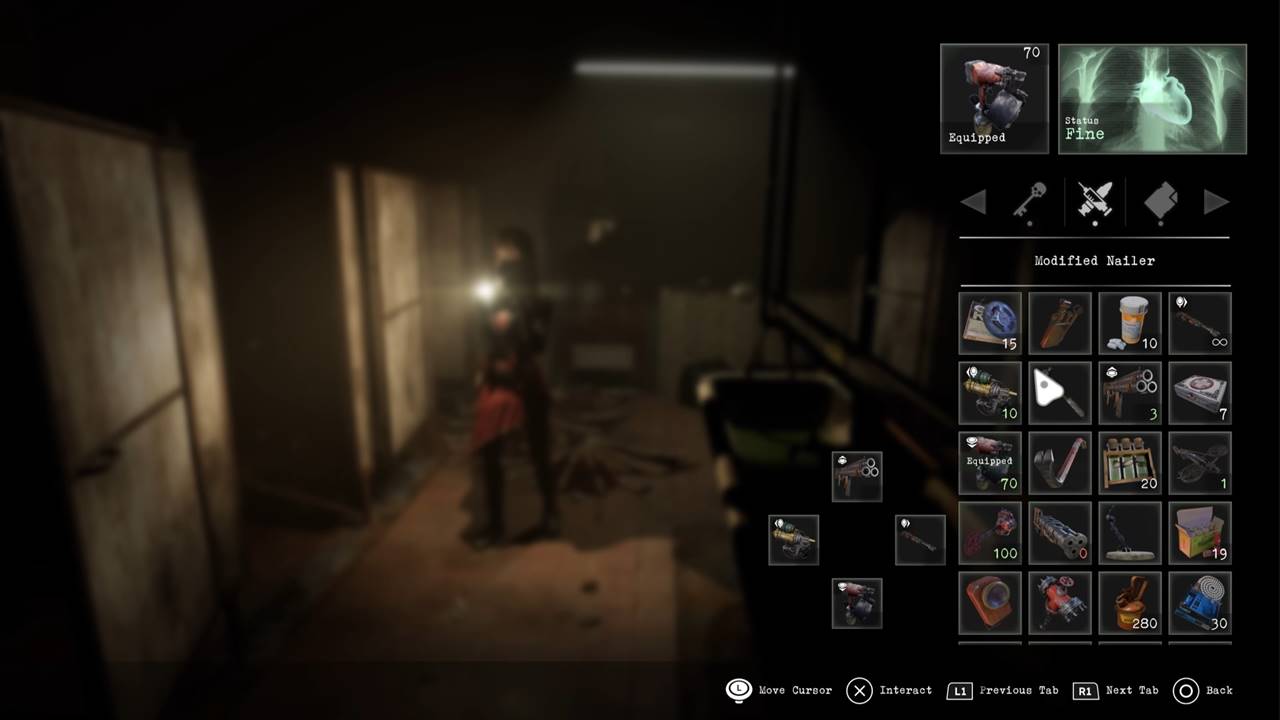
Task: Pick the blue nail coil item
Action: tap(1200, 603)
